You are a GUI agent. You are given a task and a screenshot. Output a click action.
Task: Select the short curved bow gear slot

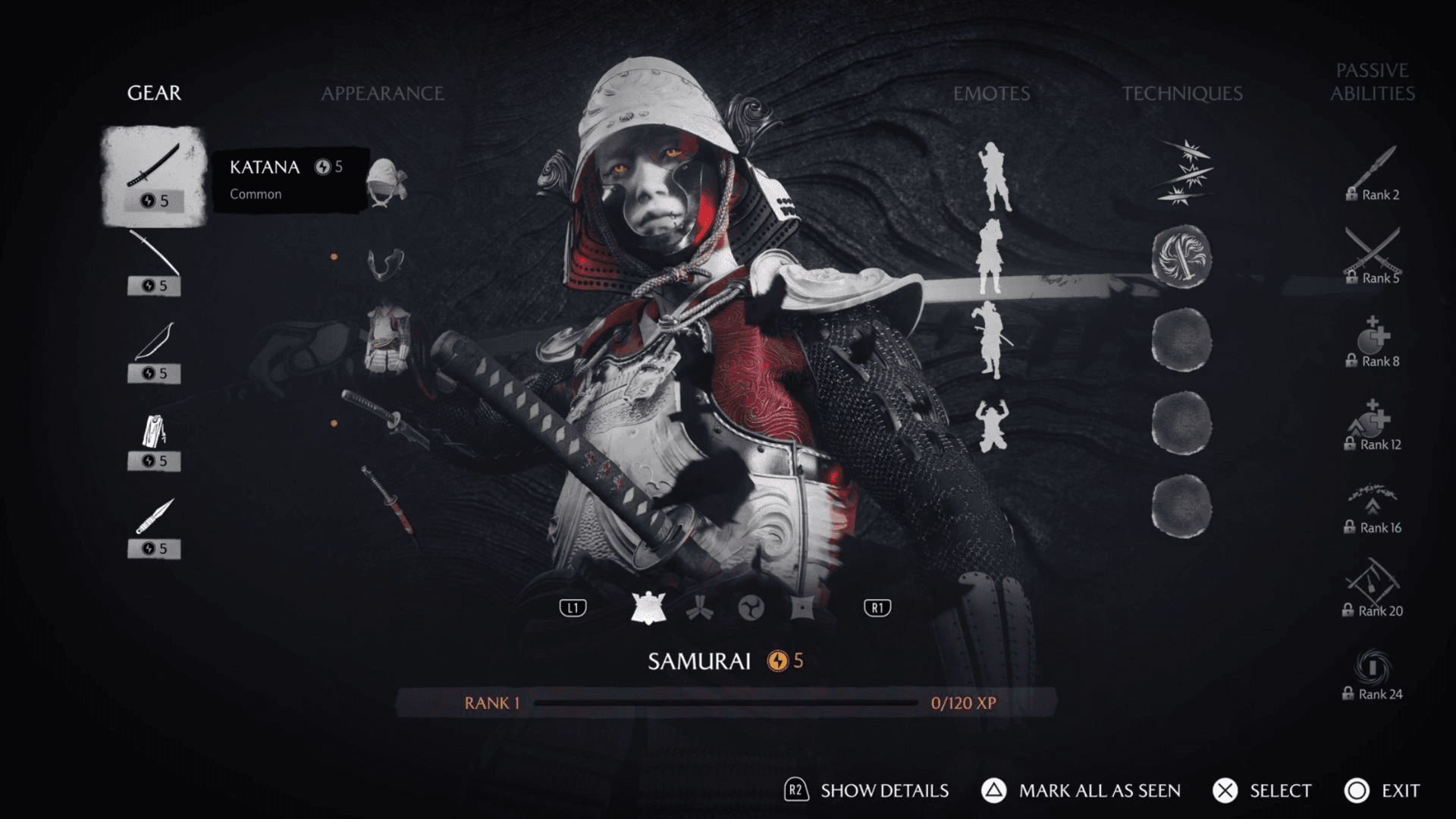(x=154, y=350)
